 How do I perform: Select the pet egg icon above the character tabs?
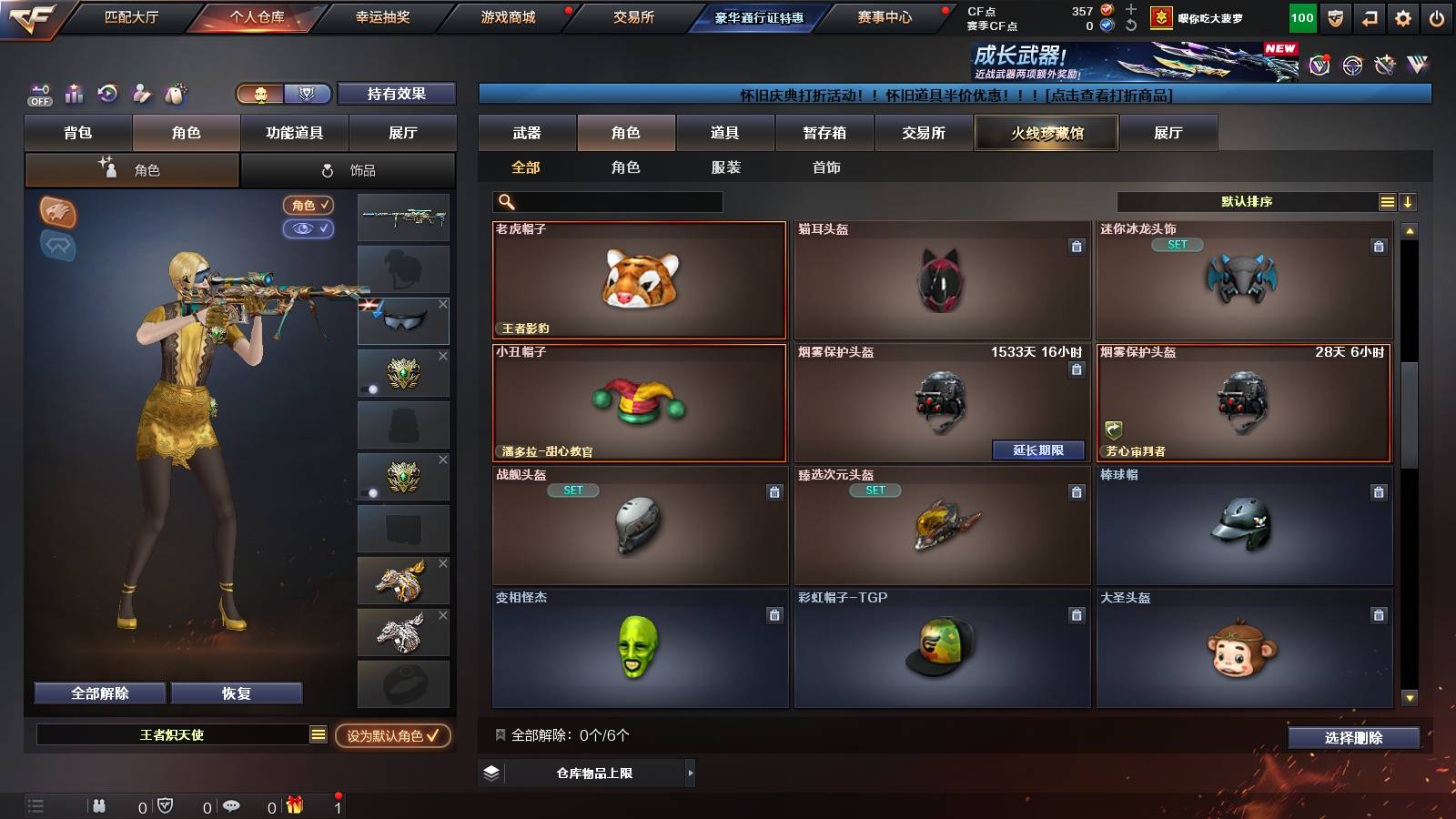click(173, 93)
